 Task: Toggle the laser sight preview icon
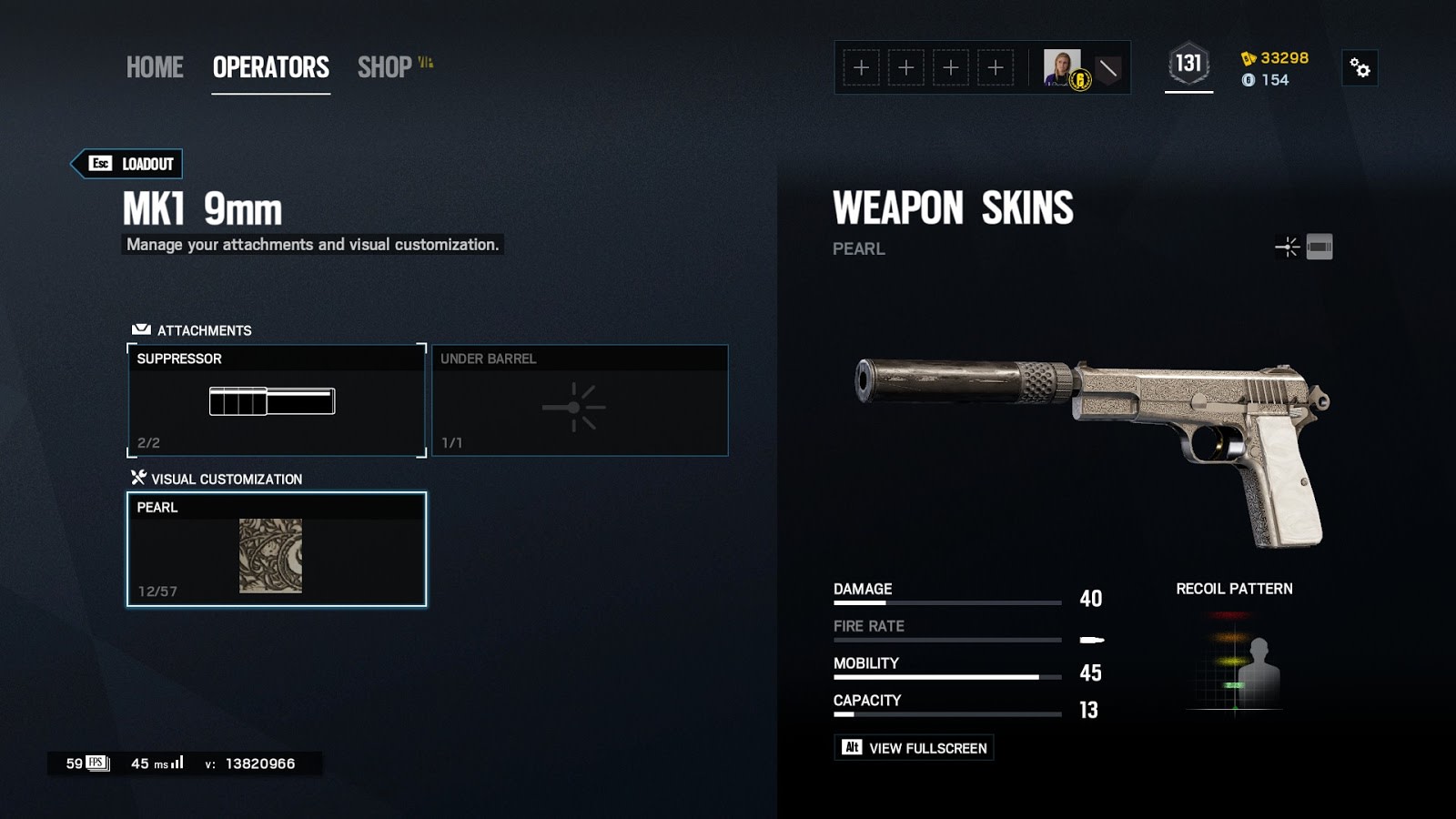1287,247
